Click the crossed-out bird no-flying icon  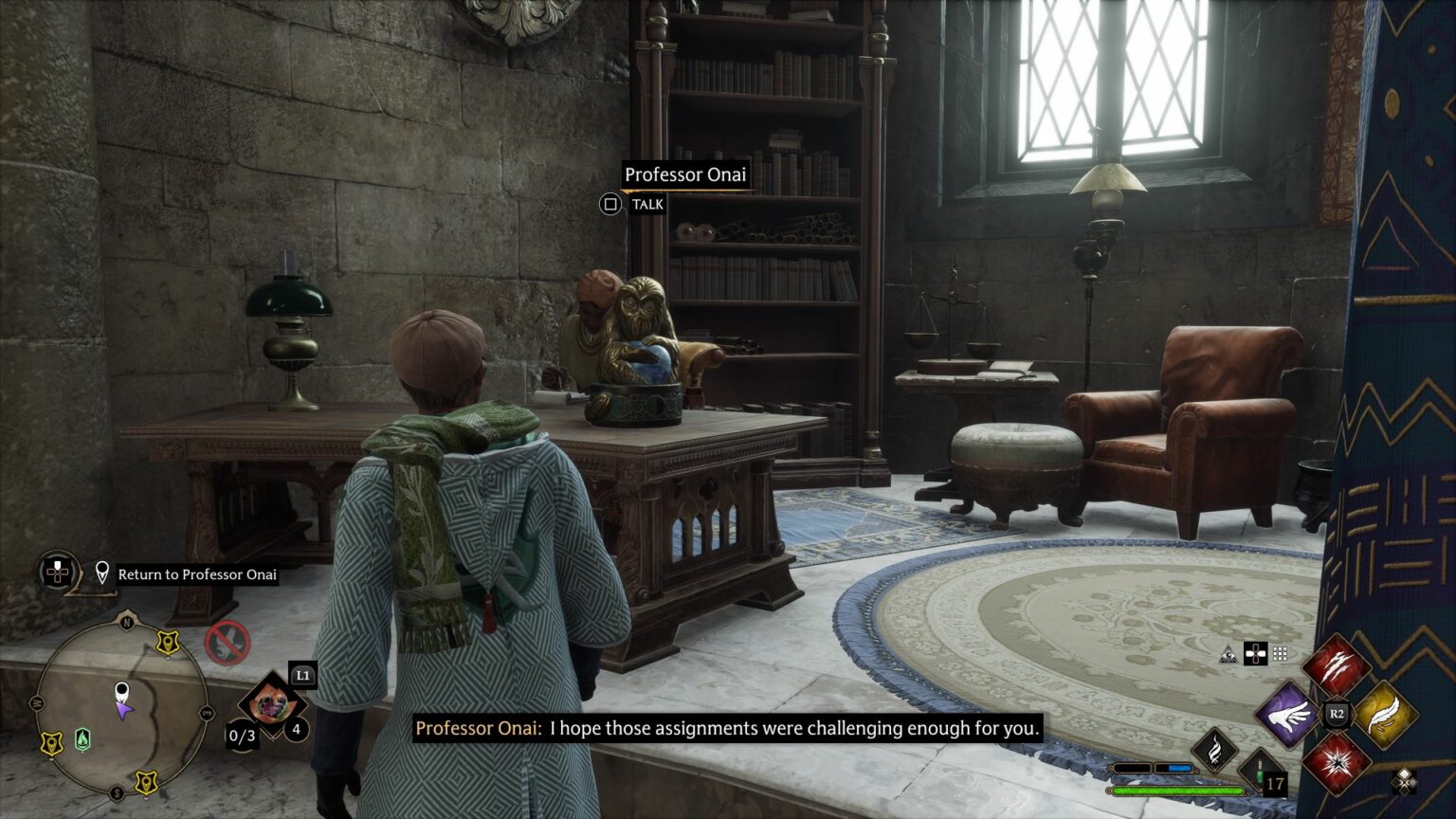[227, 644]
